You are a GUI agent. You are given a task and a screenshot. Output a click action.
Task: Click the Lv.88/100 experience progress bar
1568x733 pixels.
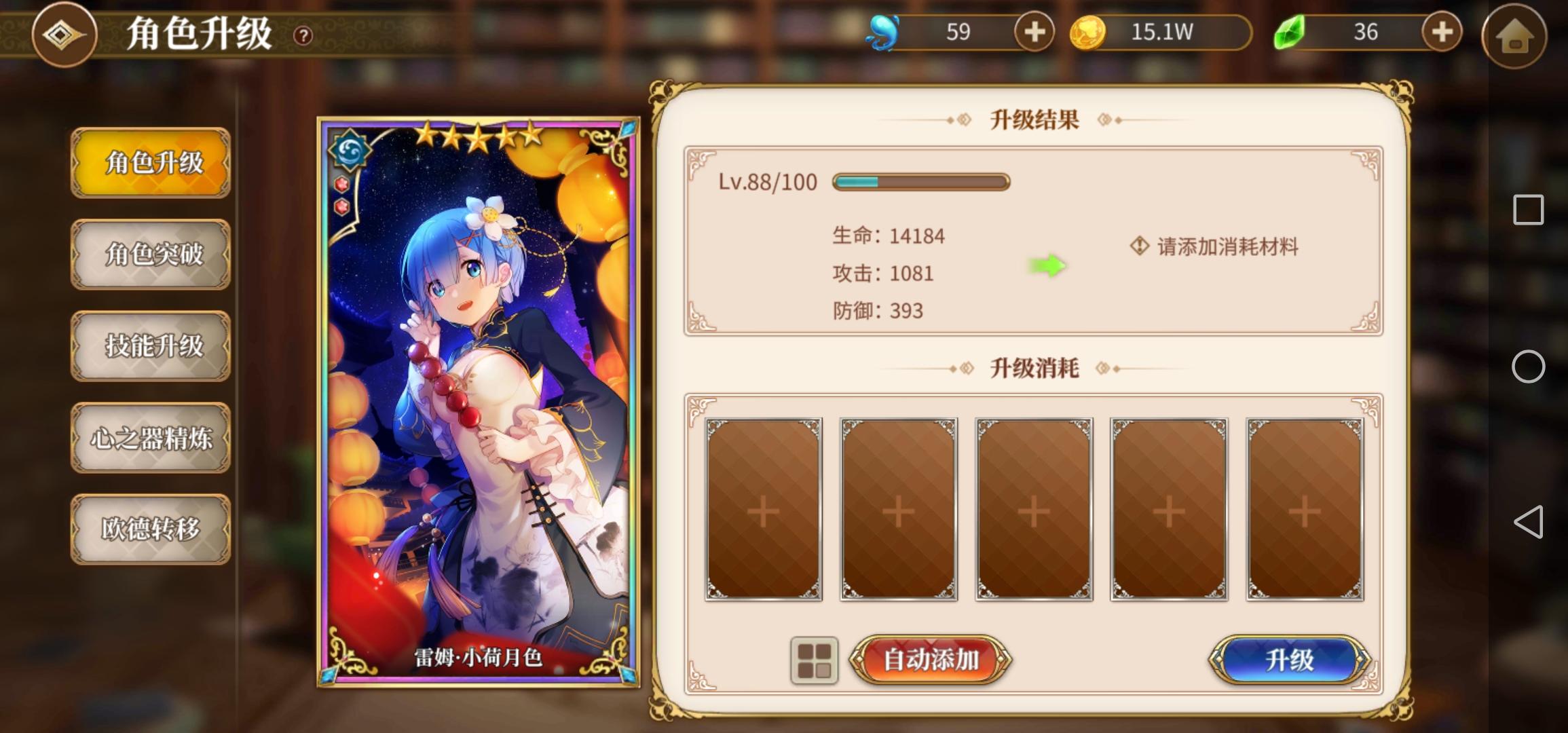(x=920, y=182)
